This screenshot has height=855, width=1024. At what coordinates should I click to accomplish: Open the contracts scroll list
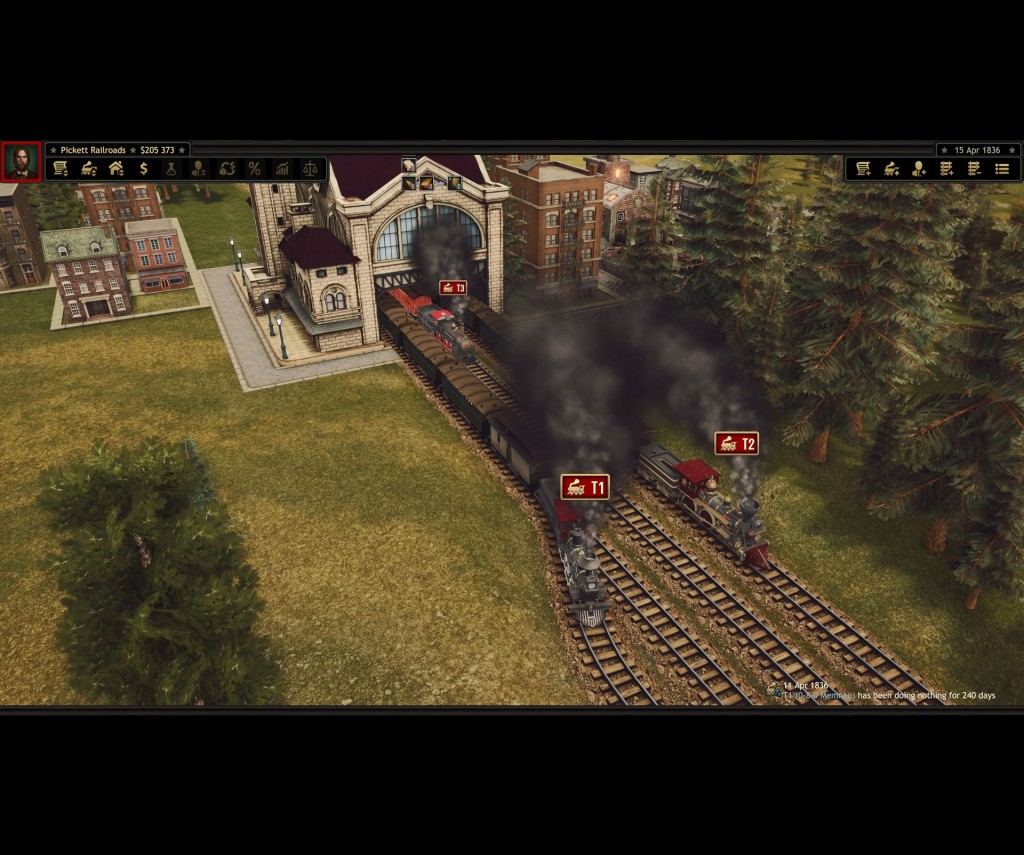[x=61, y=169]
